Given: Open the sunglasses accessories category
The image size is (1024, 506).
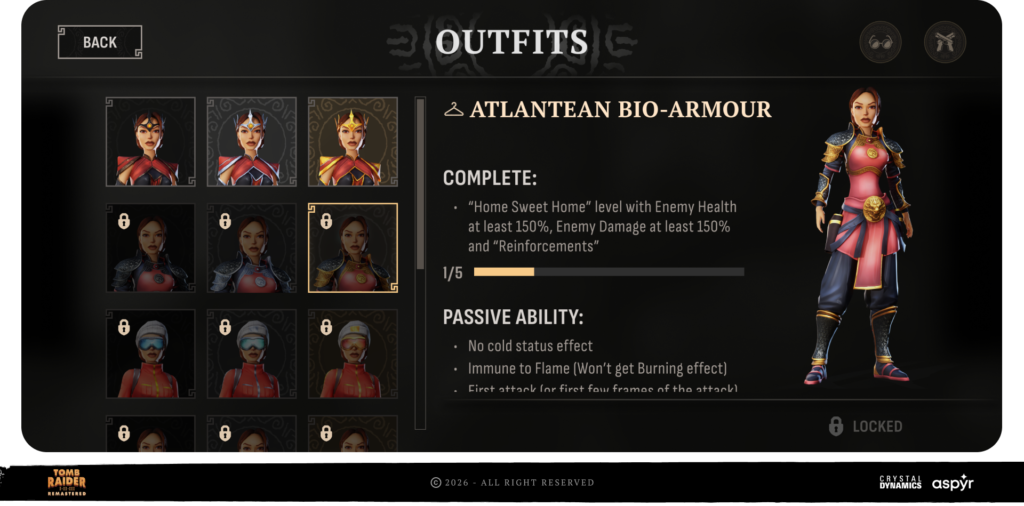Looking at the screenshot, I should (881, 42).
